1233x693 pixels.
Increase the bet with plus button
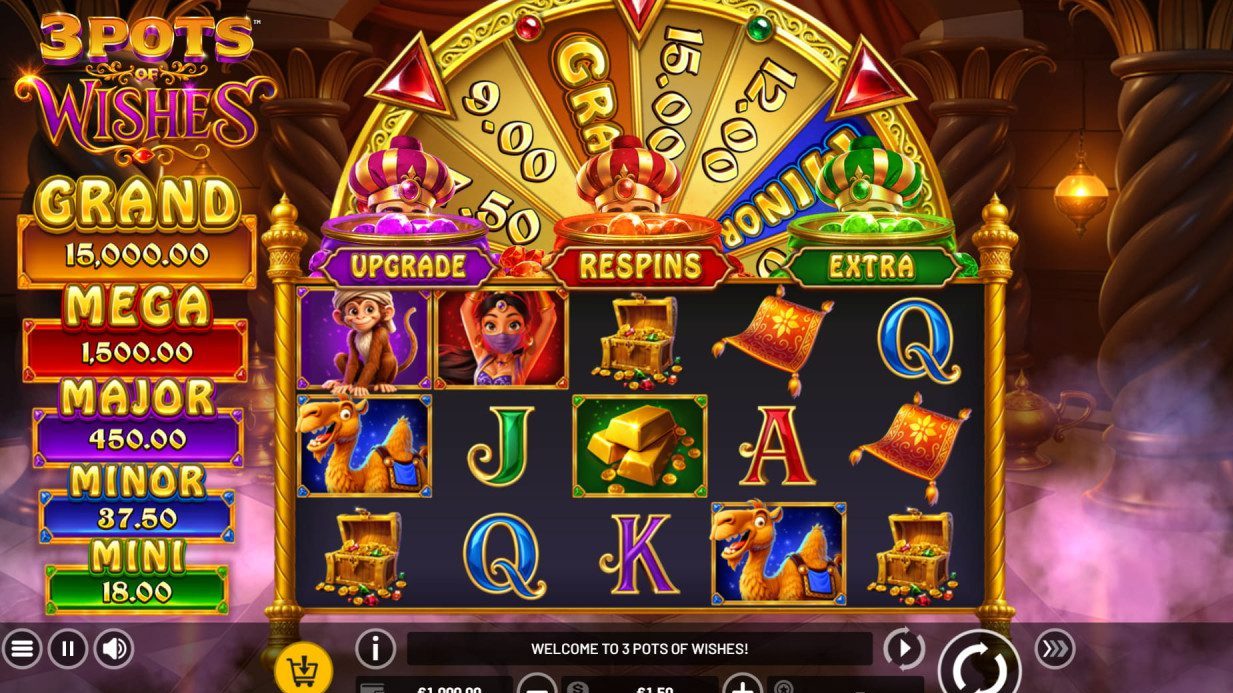click(x=742, y=685)
